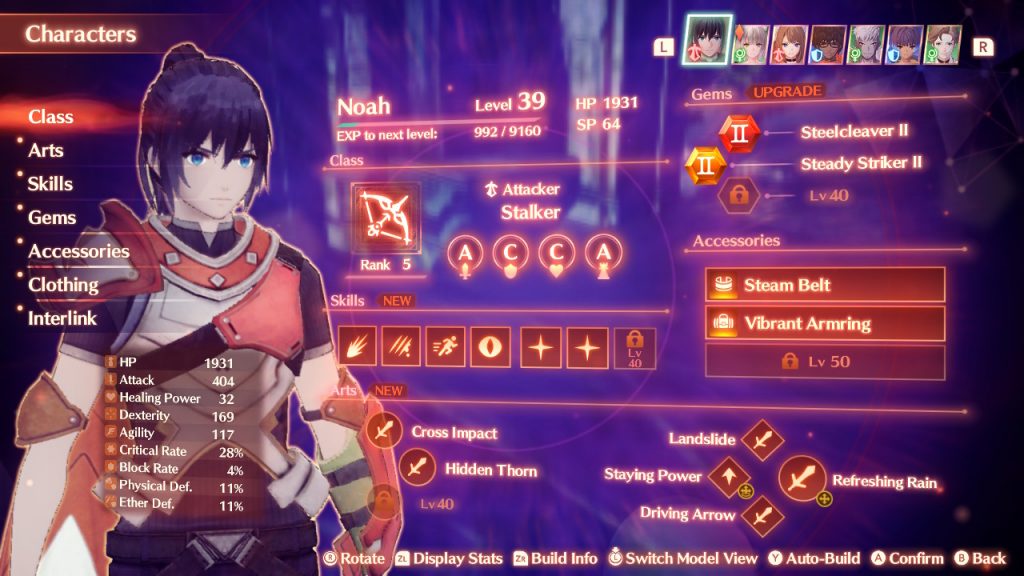Select the Landslide art
This screenshot has height=576, width=1024.
pyautogui.click(x=763, y=440)
